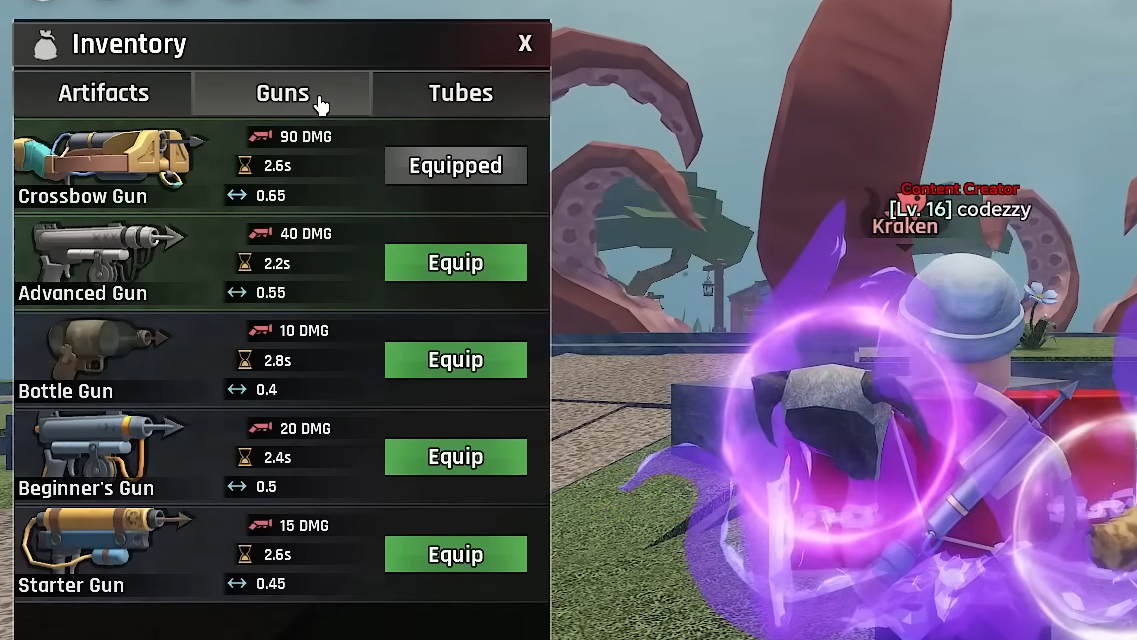Viewport: 1137px width, 640px height.
Task: Equip the Starter Gun
Action: [455, 555]
